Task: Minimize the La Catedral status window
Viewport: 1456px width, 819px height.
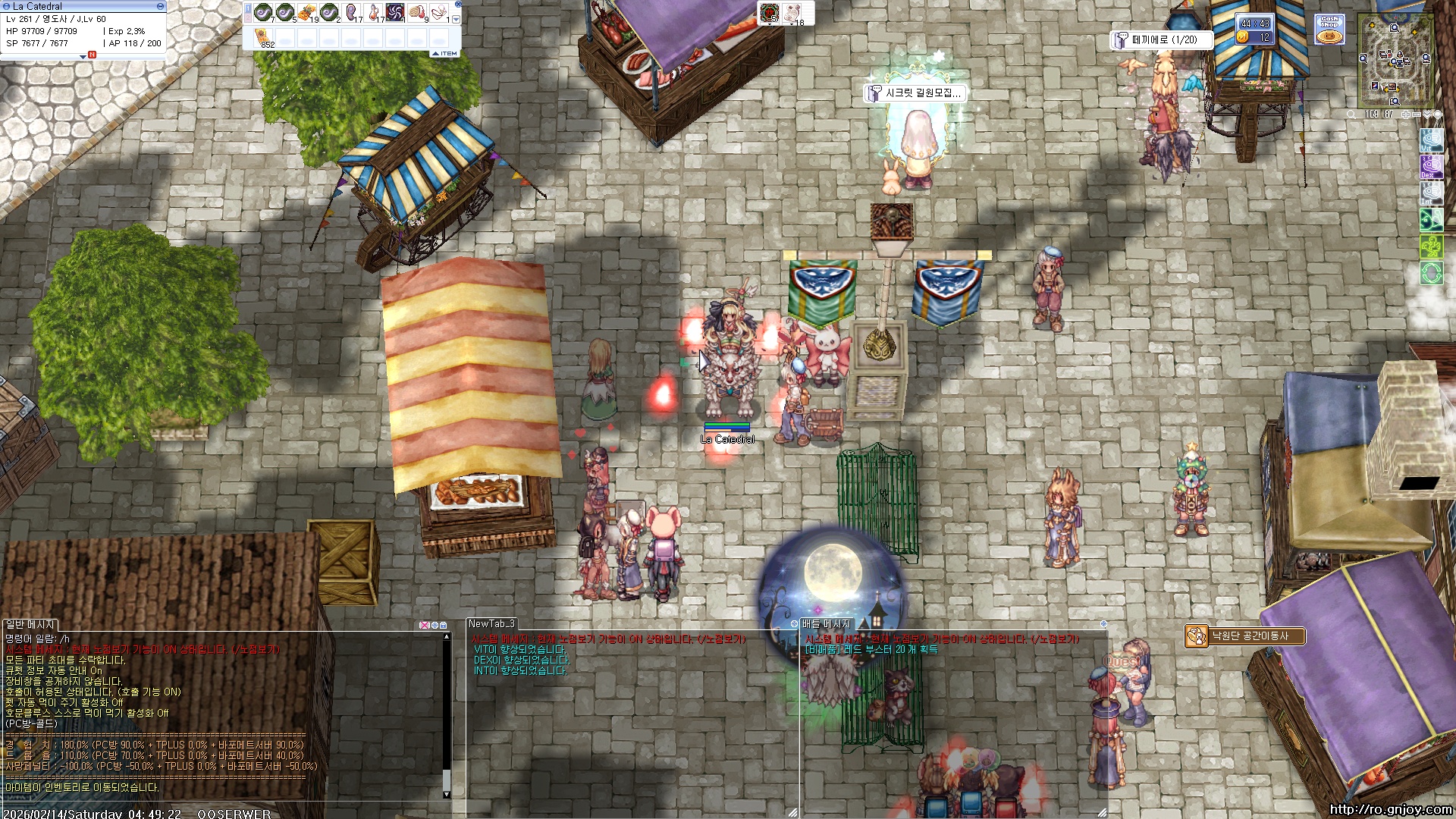Action: click(160, 6)
